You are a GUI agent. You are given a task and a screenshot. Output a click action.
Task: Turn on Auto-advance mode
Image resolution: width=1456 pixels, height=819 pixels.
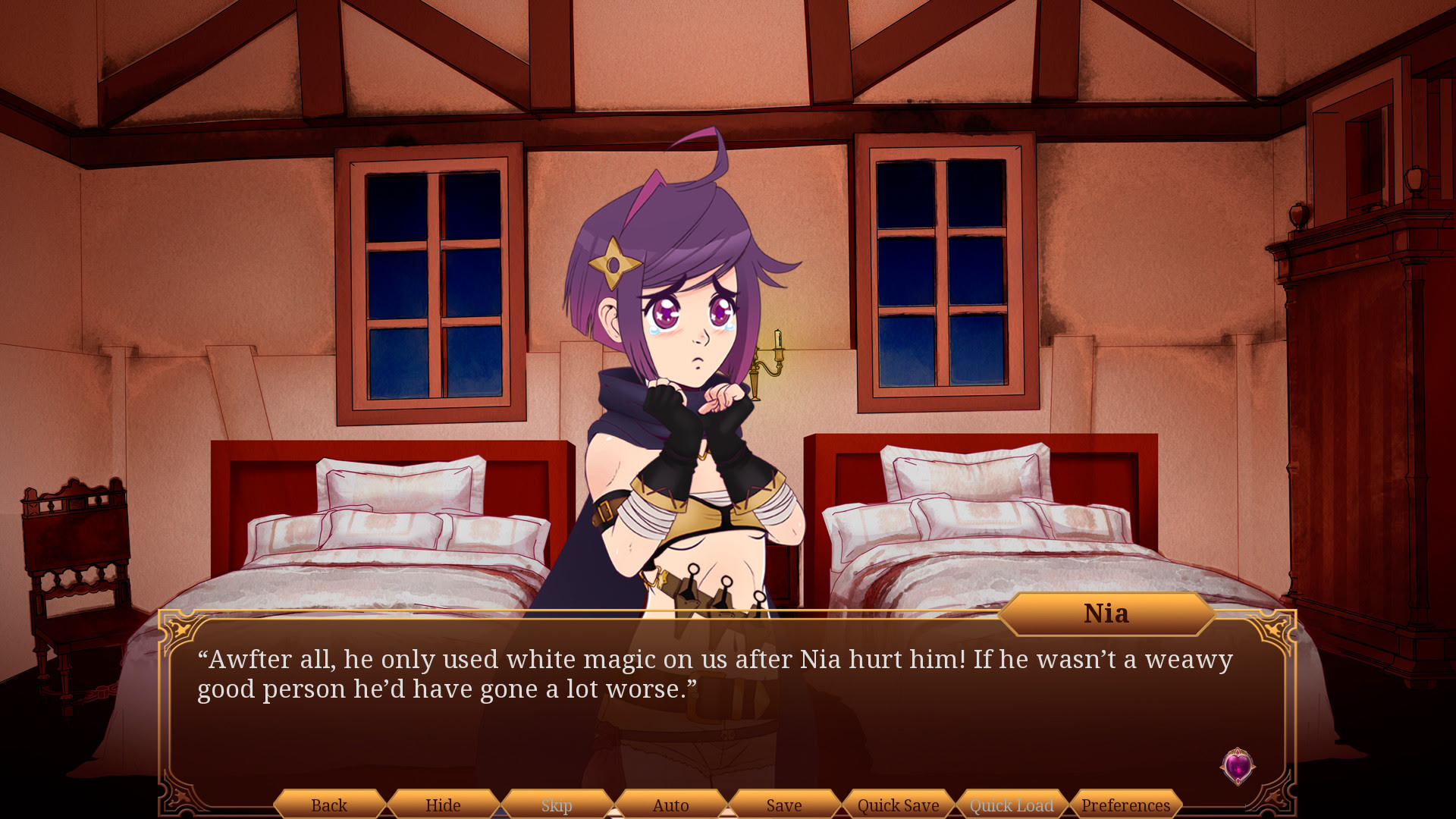(670, 805)
